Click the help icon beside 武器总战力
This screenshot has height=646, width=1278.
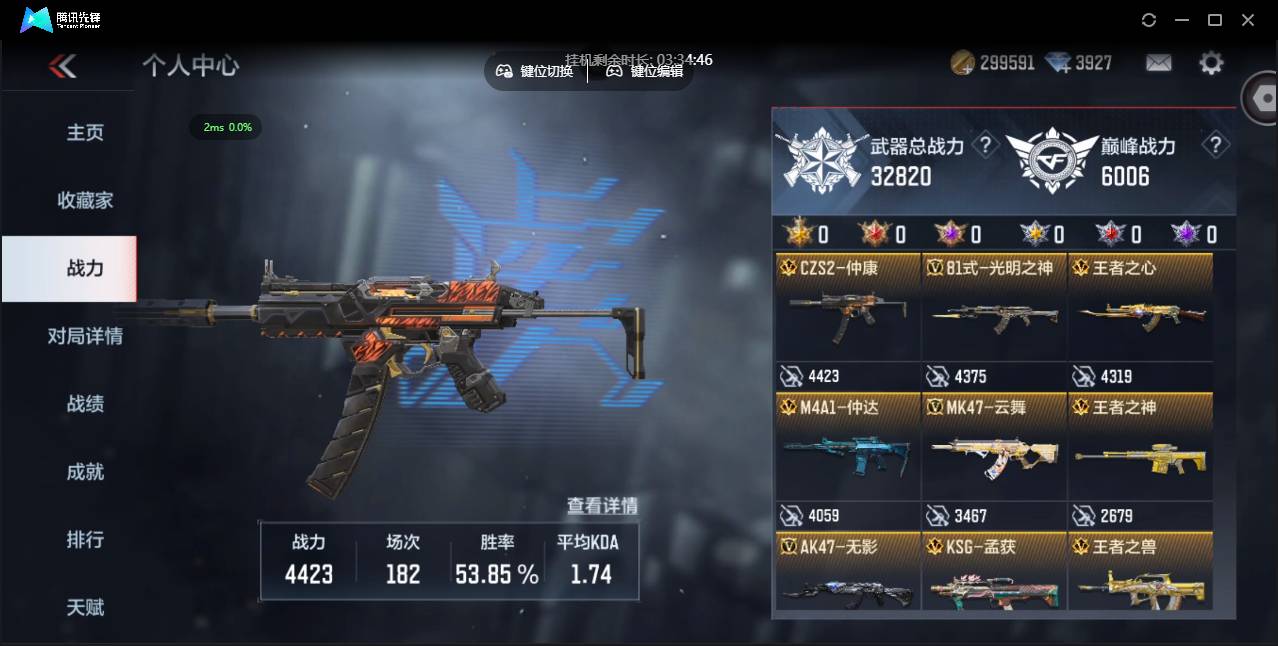coord(986,146)
